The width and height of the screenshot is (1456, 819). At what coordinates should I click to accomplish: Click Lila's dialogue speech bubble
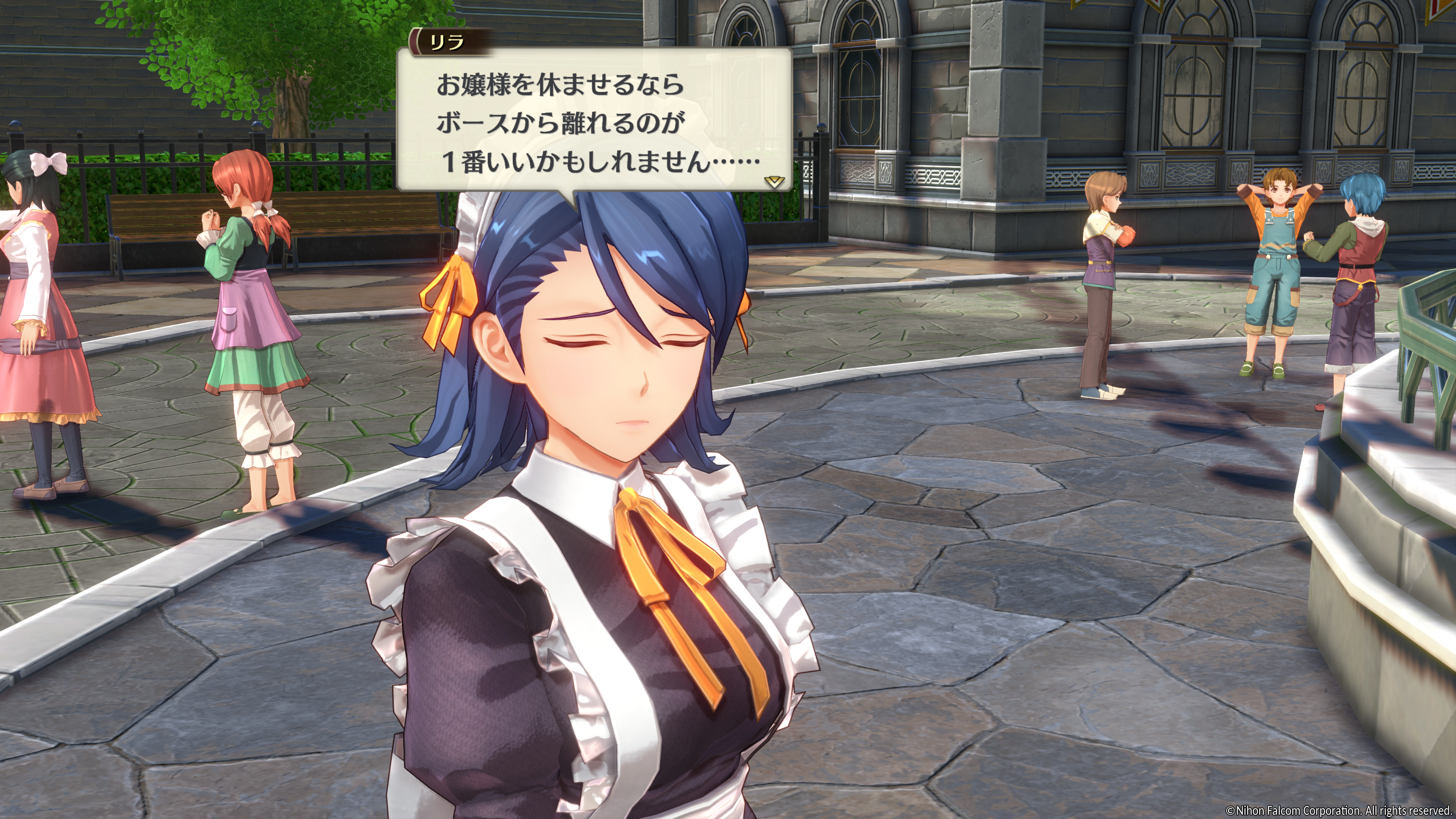(x=593, y=121)
